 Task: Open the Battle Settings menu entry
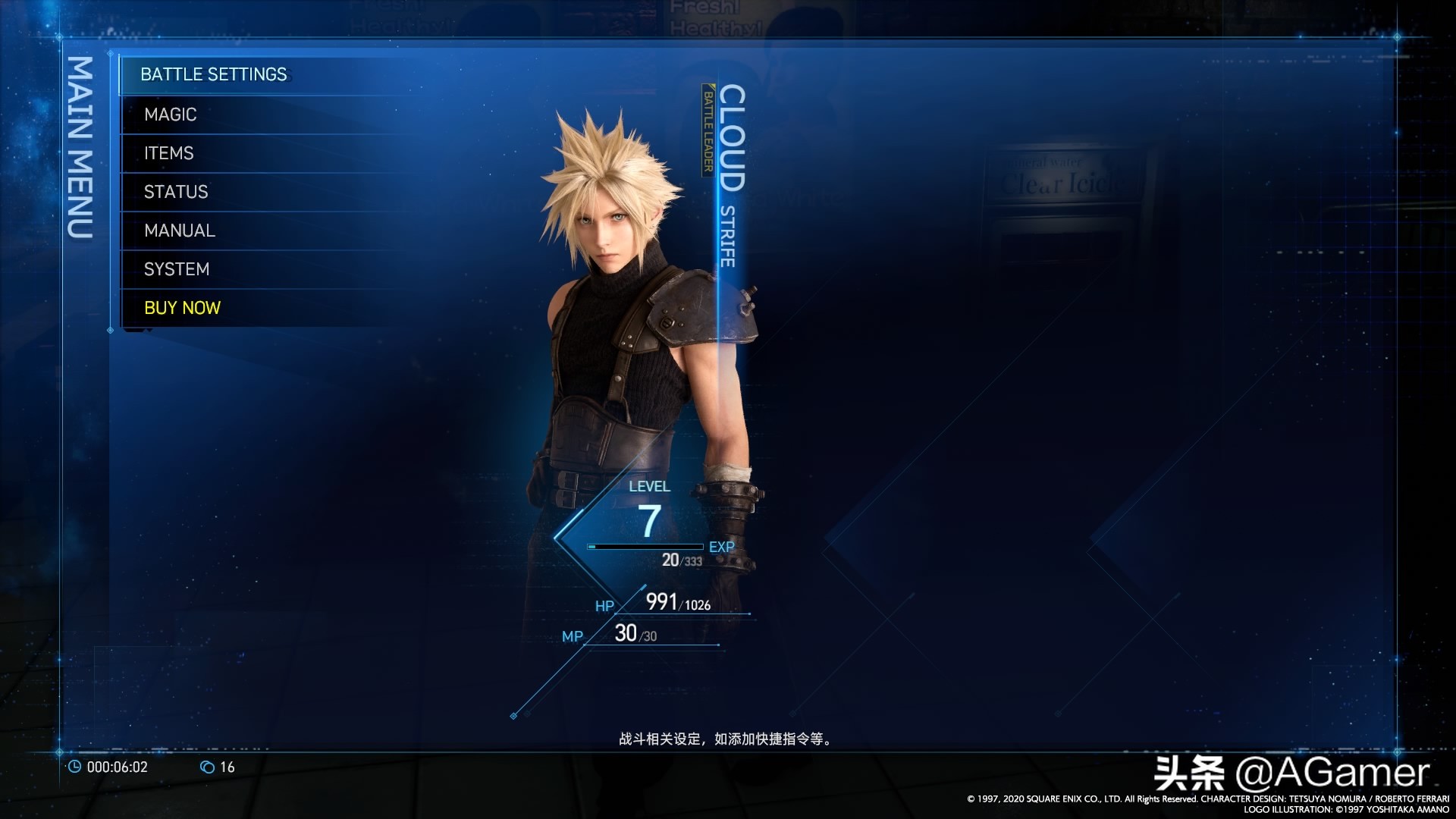coord(214,74)
